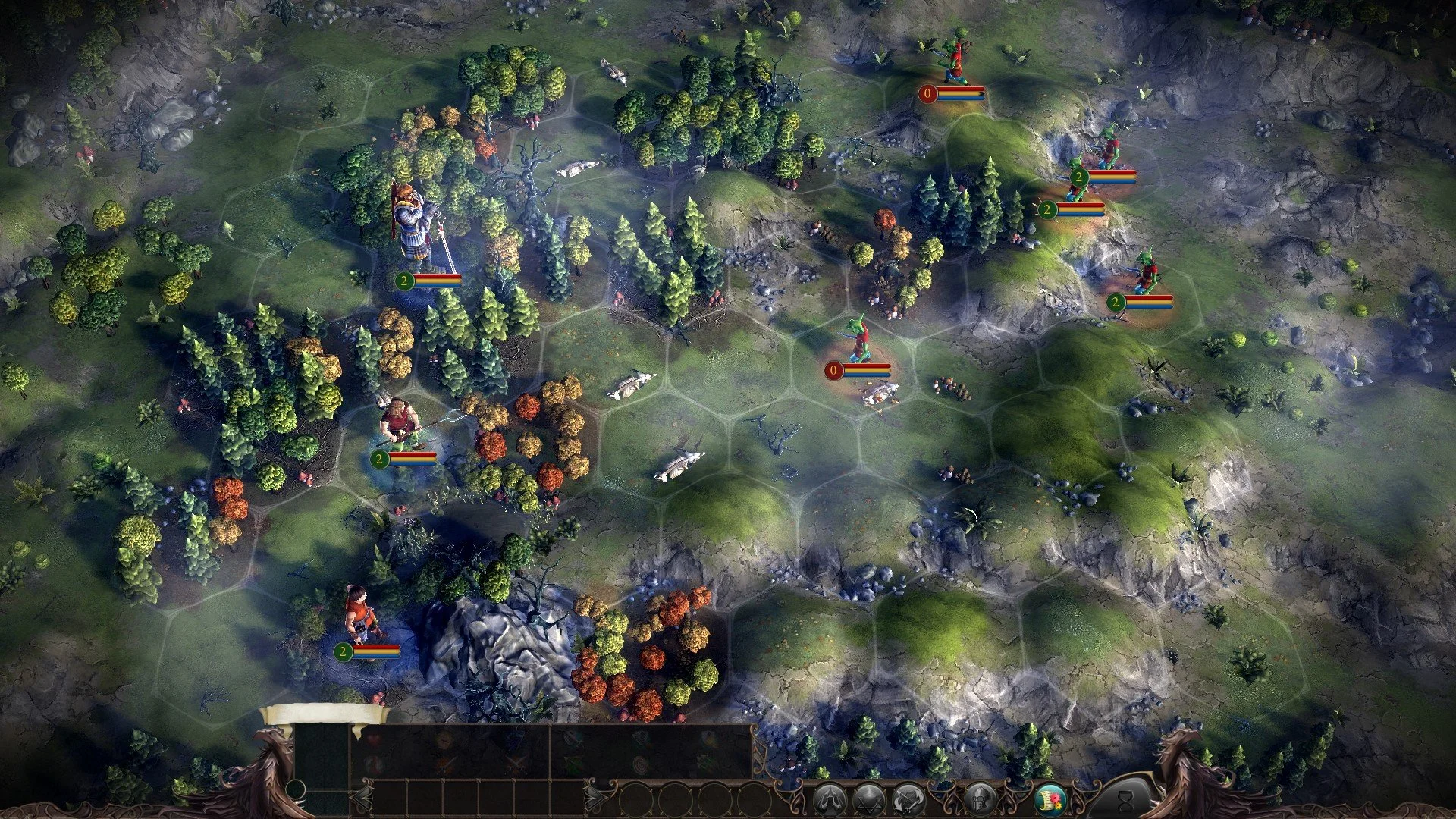
Task: Select the helmet unit-info icon
Action: coord(981,798)
